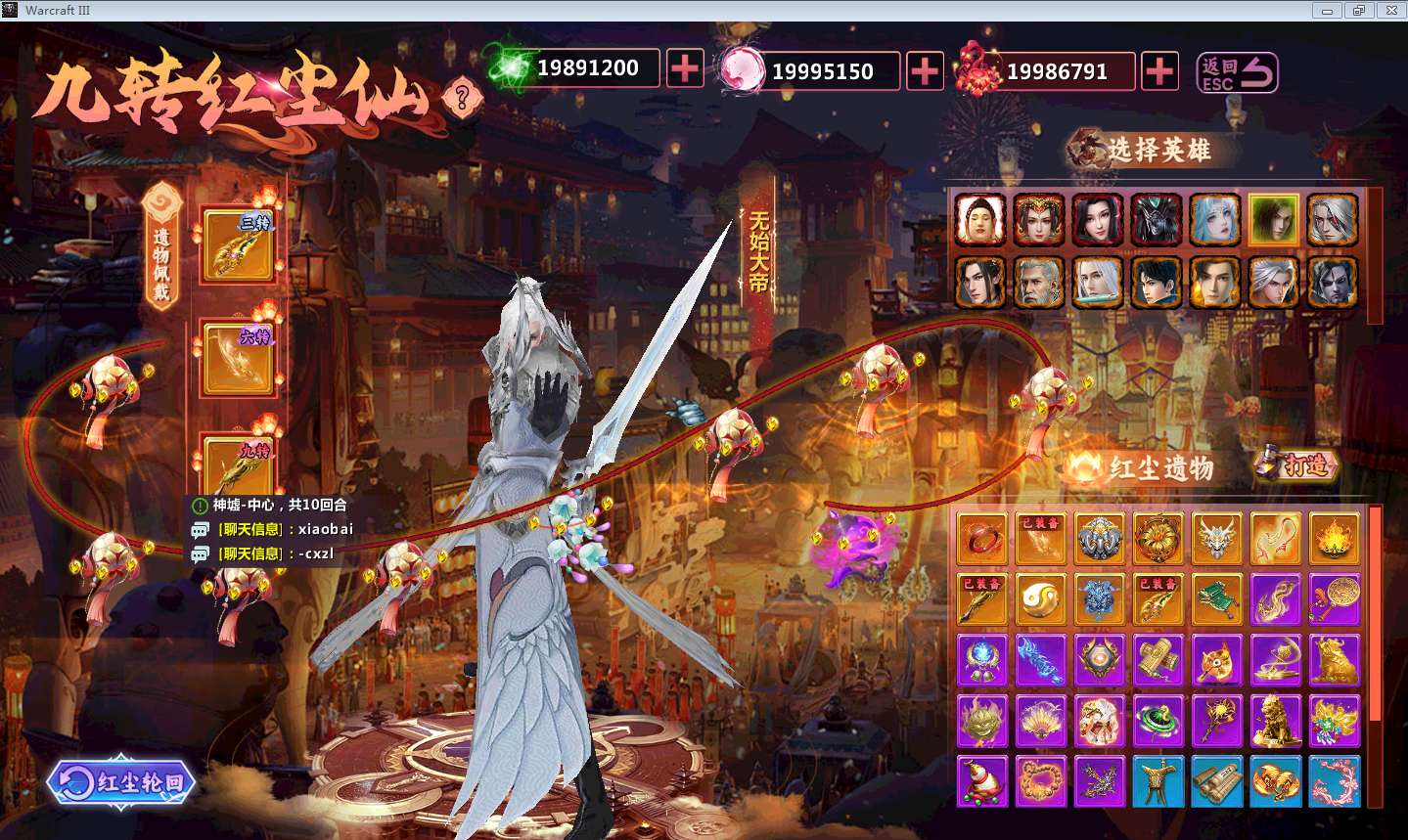Image resolution: width=1408 pixels, height=840 pixels.
Task: Select the 九转 relic equipment slot
Action: coord(238,465)
